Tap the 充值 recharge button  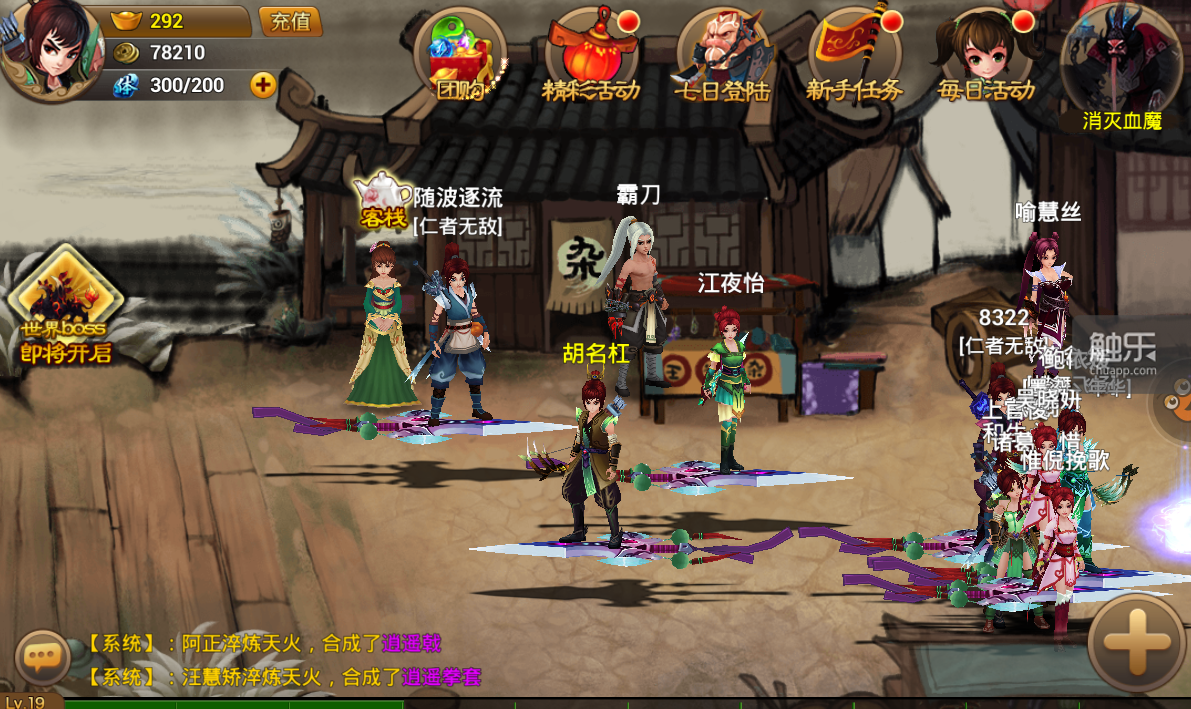click(x=290, y=21)
